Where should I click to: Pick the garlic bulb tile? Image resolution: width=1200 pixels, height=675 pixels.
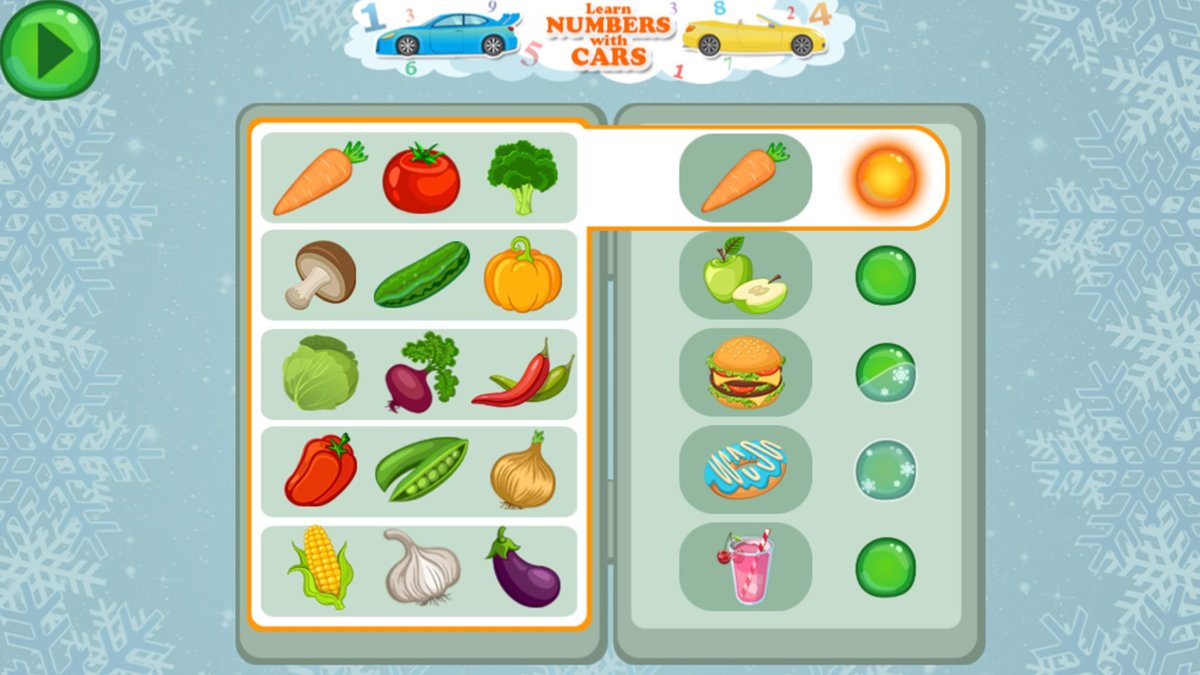pos(421,568)
